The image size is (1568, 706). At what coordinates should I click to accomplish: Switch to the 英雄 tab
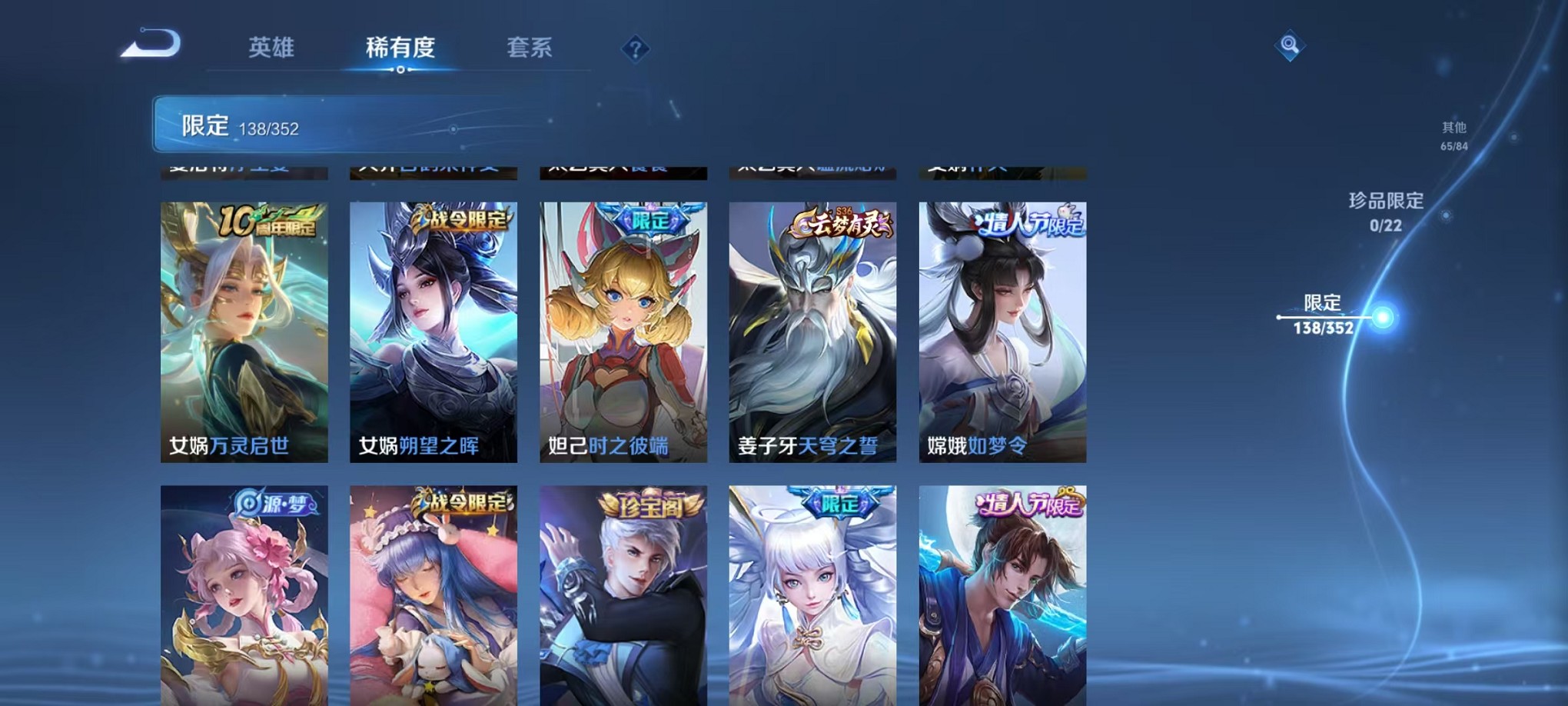(271, 47)
